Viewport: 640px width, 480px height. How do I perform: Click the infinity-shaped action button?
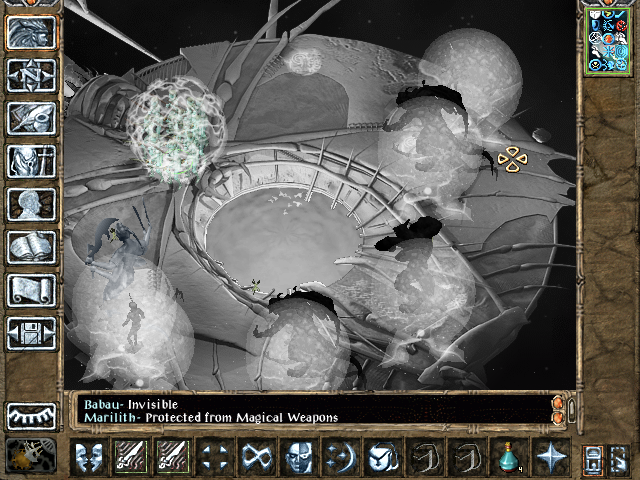pos(256,457)
